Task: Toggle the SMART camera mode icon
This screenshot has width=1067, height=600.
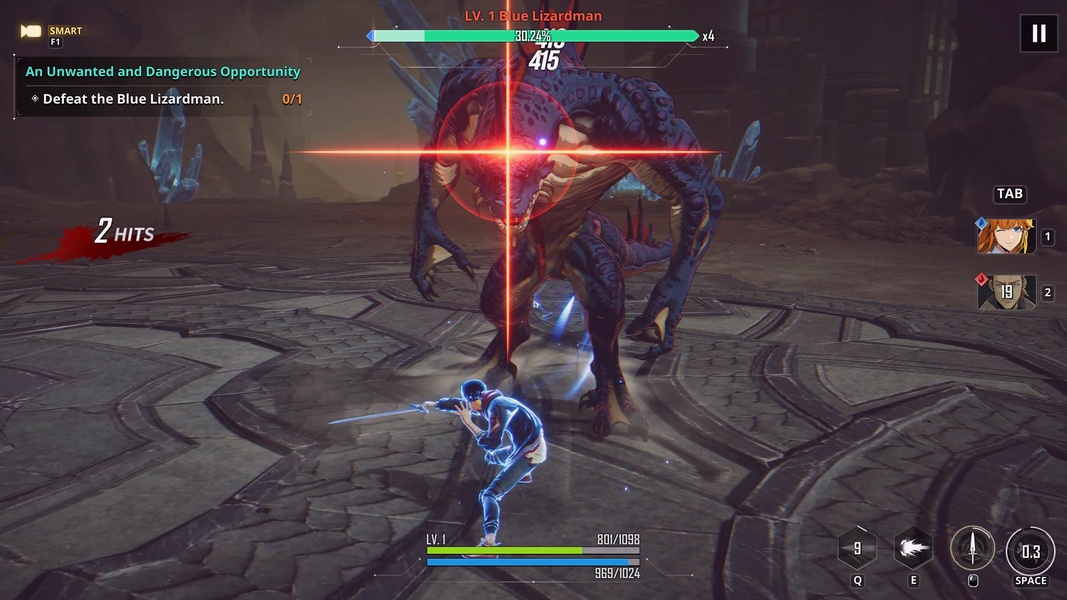Action: click(x=32, y=32)
